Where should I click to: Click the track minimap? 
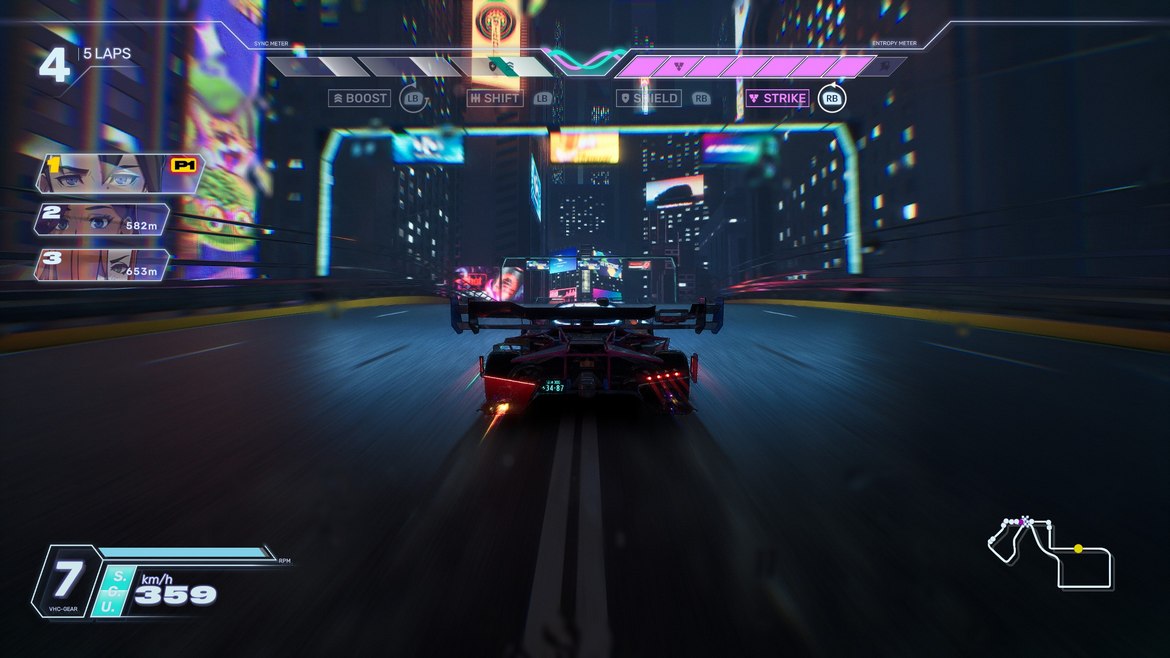click(x=1050, y=551)
